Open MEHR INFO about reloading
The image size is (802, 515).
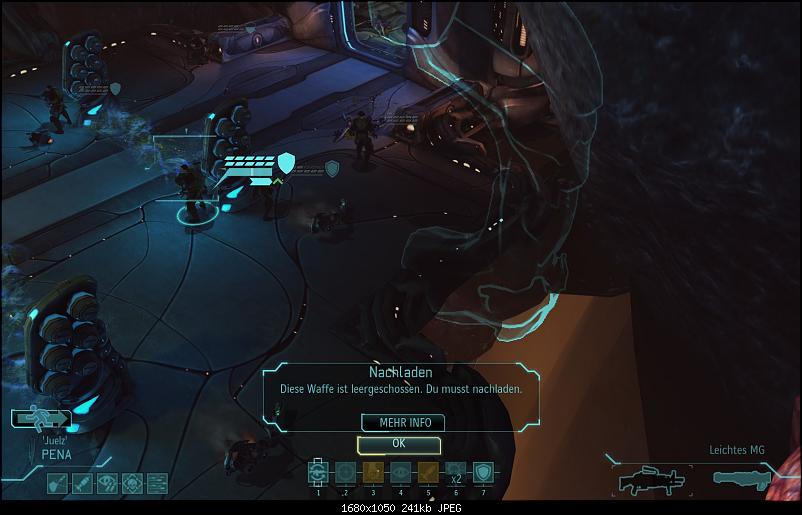pyautogui.click(x=398, y=422)
